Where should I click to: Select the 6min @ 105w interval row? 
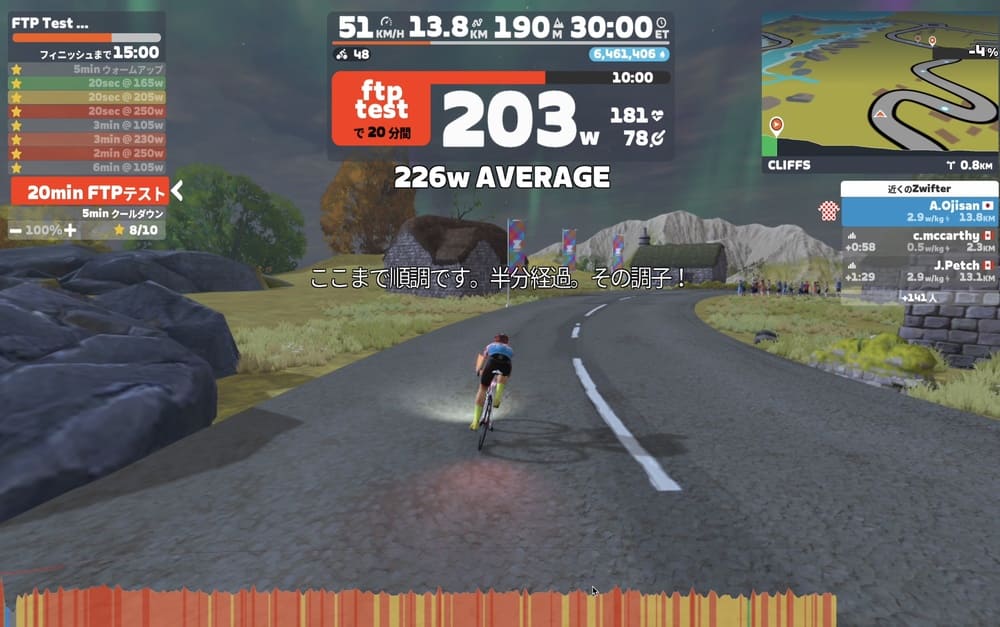click(88, 167)
